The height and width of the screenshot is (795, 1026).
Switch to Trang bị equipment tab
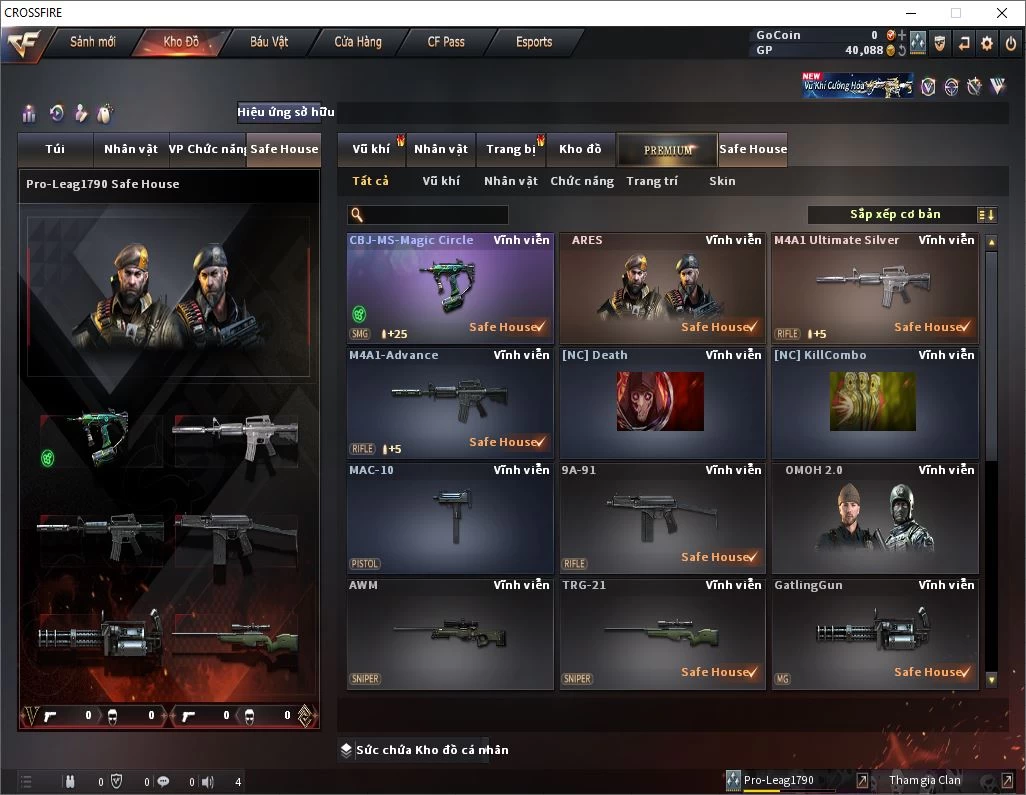511,149
